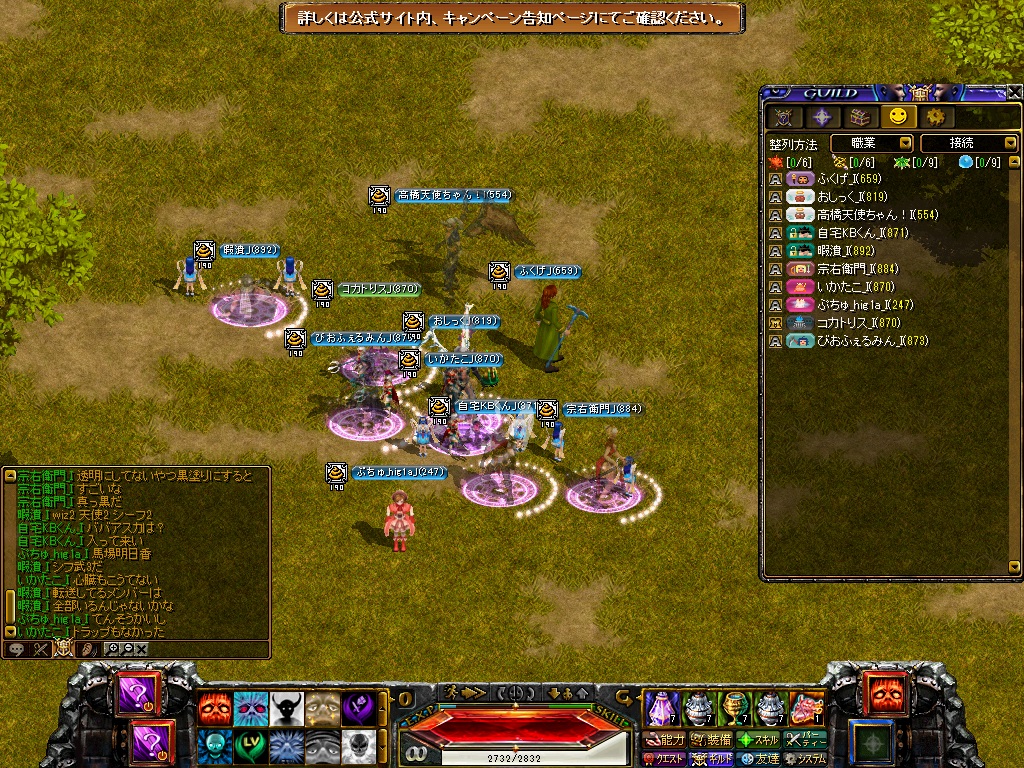This screenshot has height=768, width=1024.
Task: Open the 能力 stats menu
Action: pyautogui.click(x=665, y=740)
